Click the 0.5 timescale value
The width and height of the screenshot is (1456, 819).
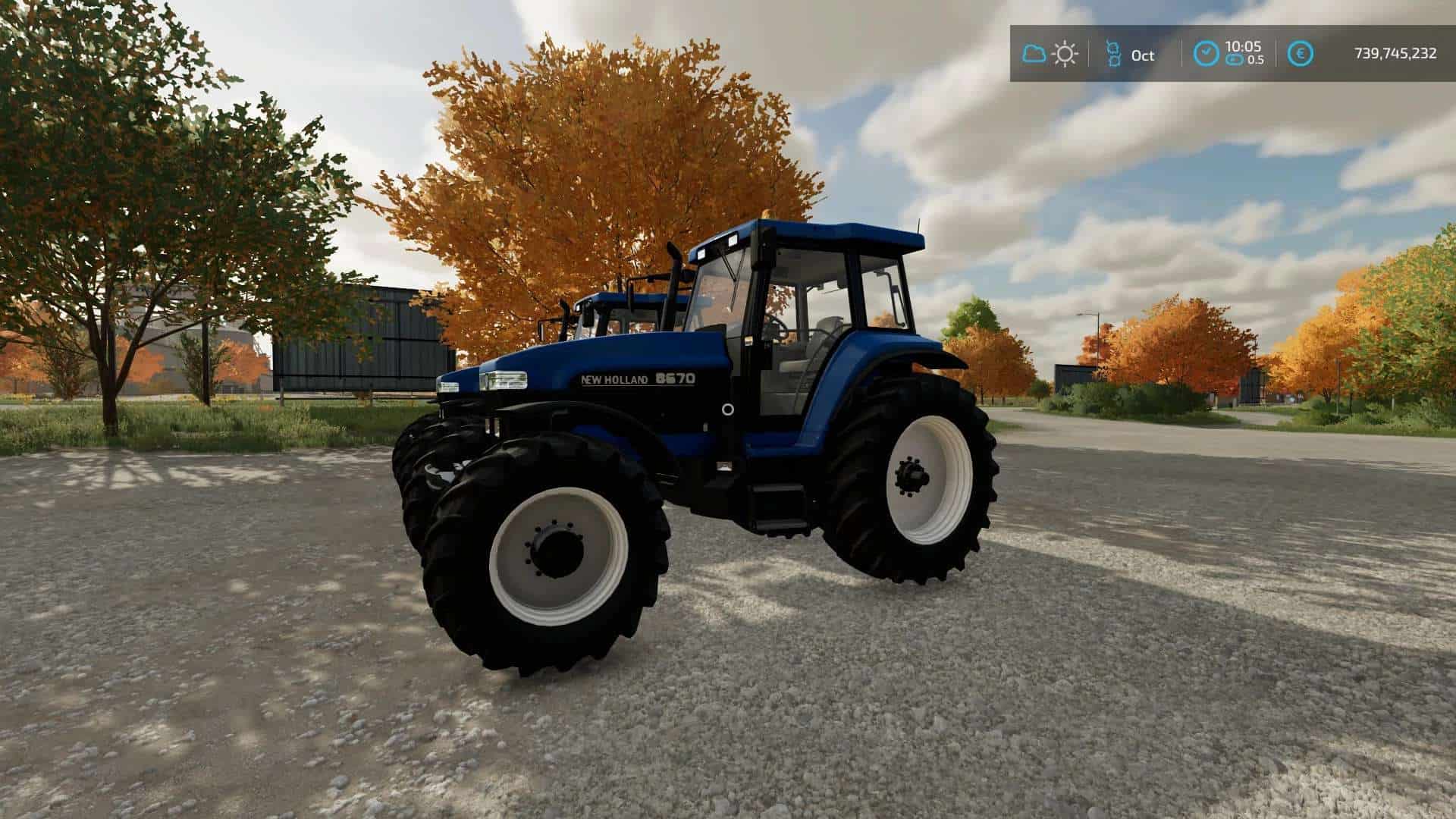click(x=1257, y=60)
